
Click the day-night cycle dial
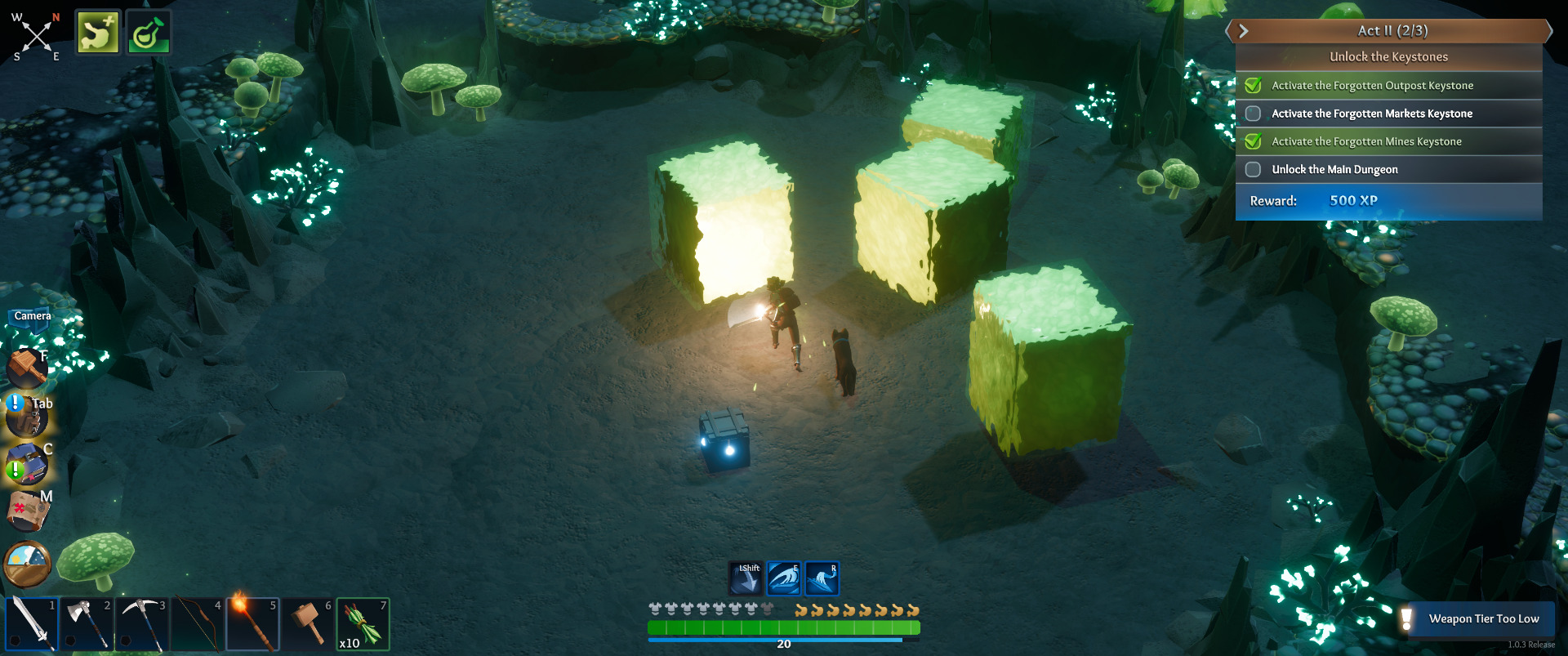[x=28, y=563]
